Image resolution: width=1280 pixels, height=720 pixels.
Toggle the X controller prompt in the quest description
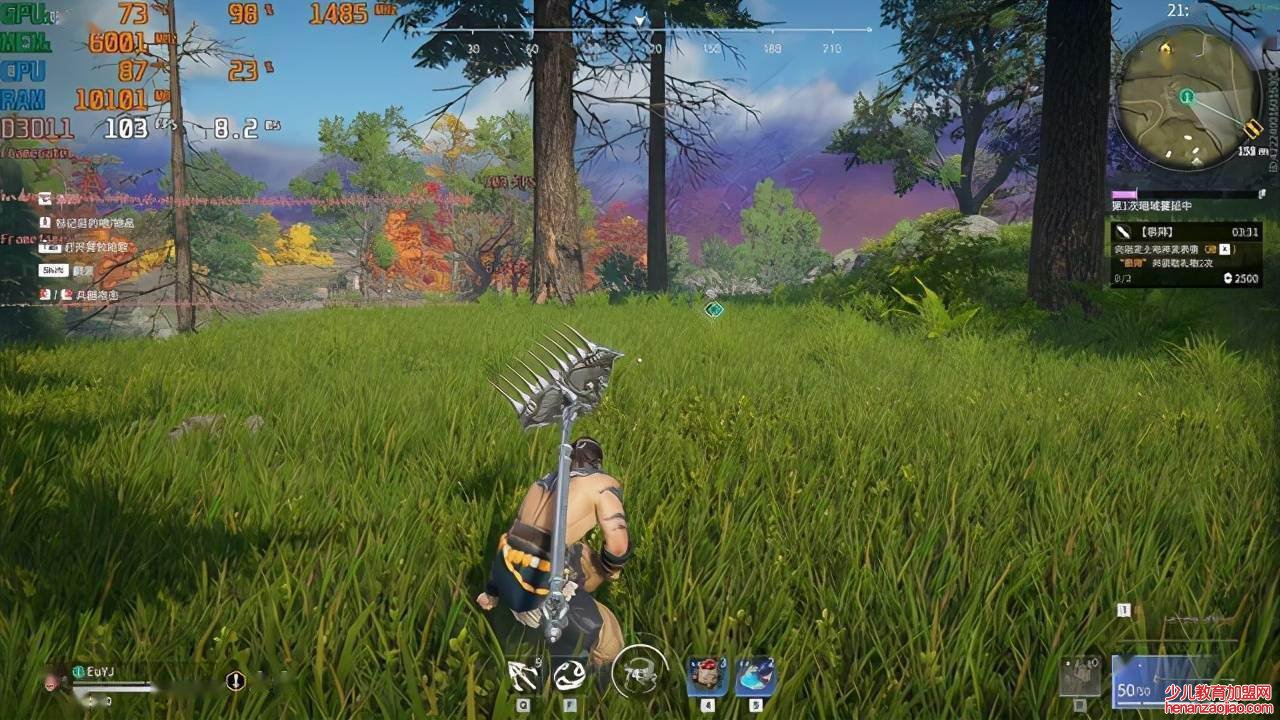(1224, 251)
